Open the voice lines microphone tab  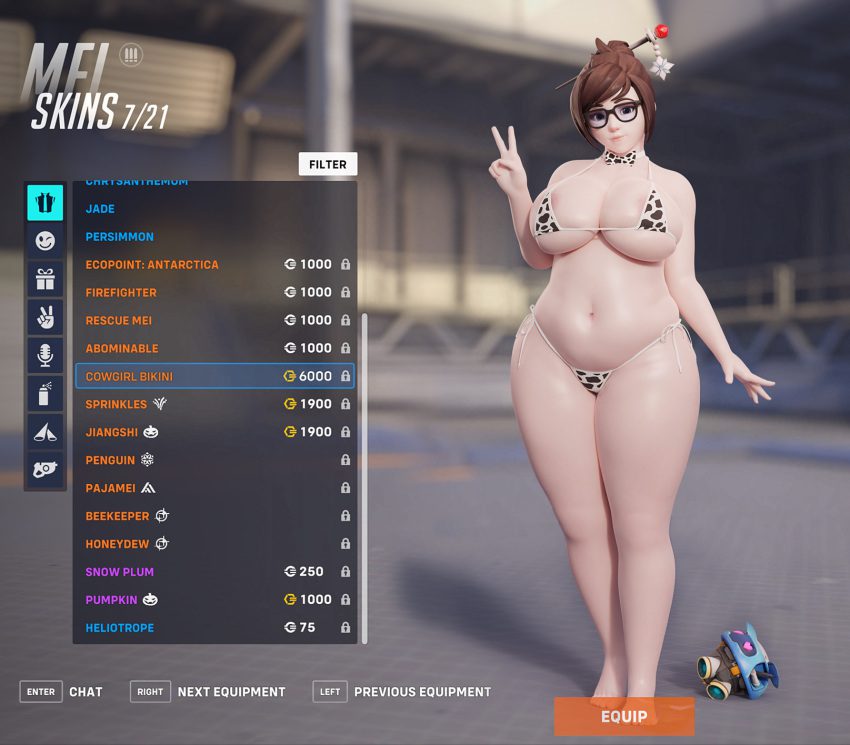pyautogui.click(x=45, y=355)
